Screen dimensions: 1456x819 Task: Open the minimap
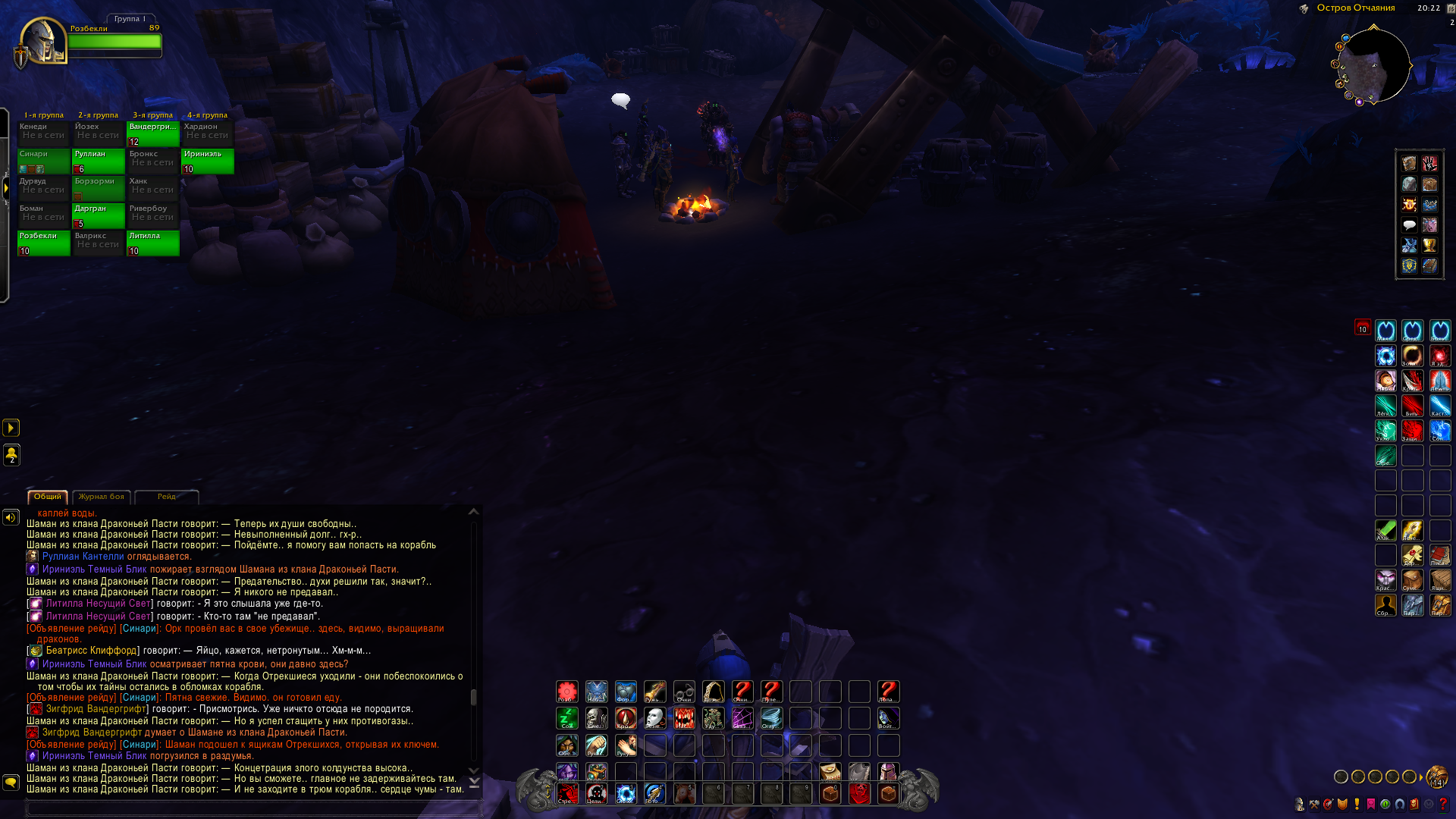tap(1373, 66)
